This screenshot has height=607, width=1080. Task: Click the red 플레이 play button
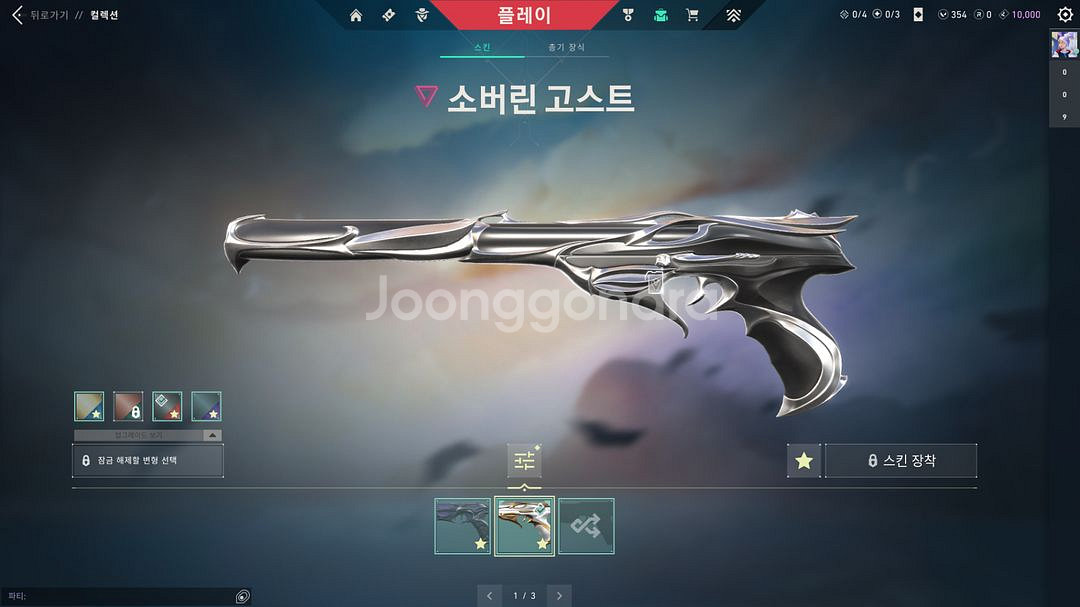tap(524, 15)
